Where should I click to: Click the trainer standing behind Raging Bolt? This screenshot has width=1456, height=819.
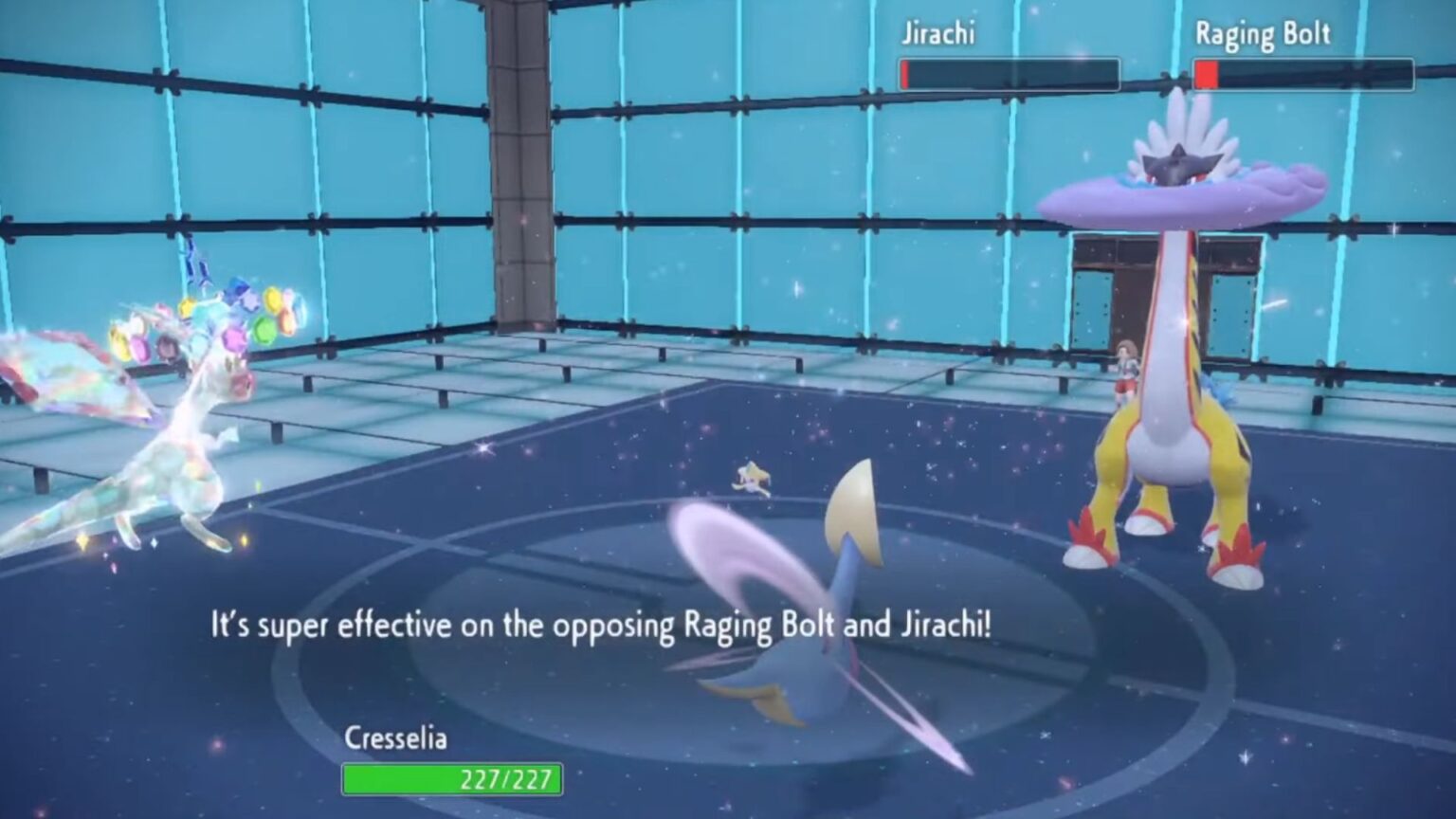click(1128, 370)
